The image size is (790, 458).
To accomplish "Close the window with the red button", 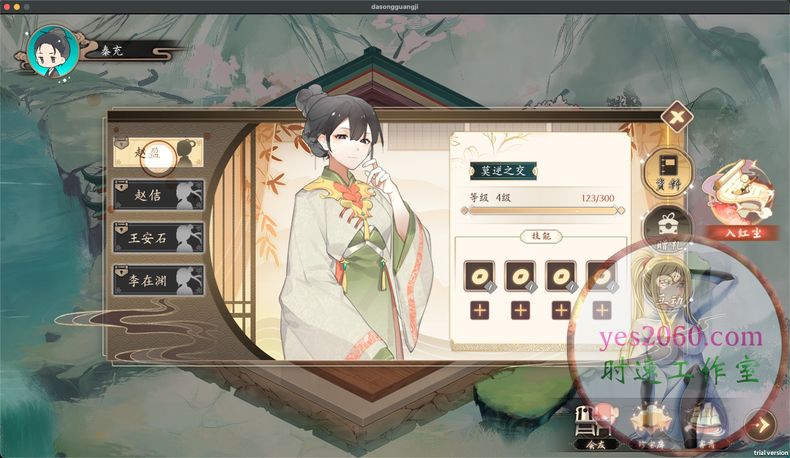I will tap(7, 7).
